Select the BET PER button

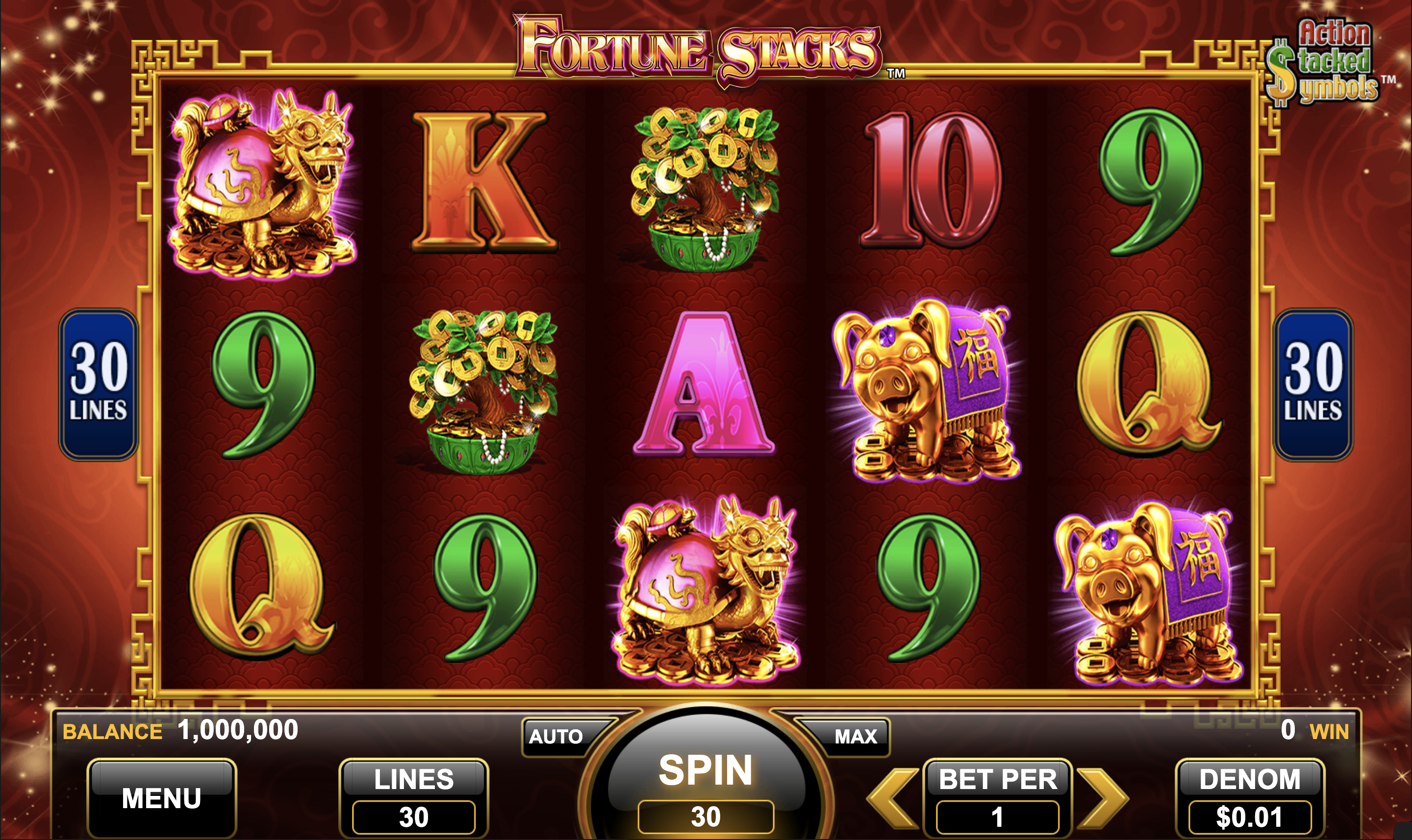click(x=998, y=797)
